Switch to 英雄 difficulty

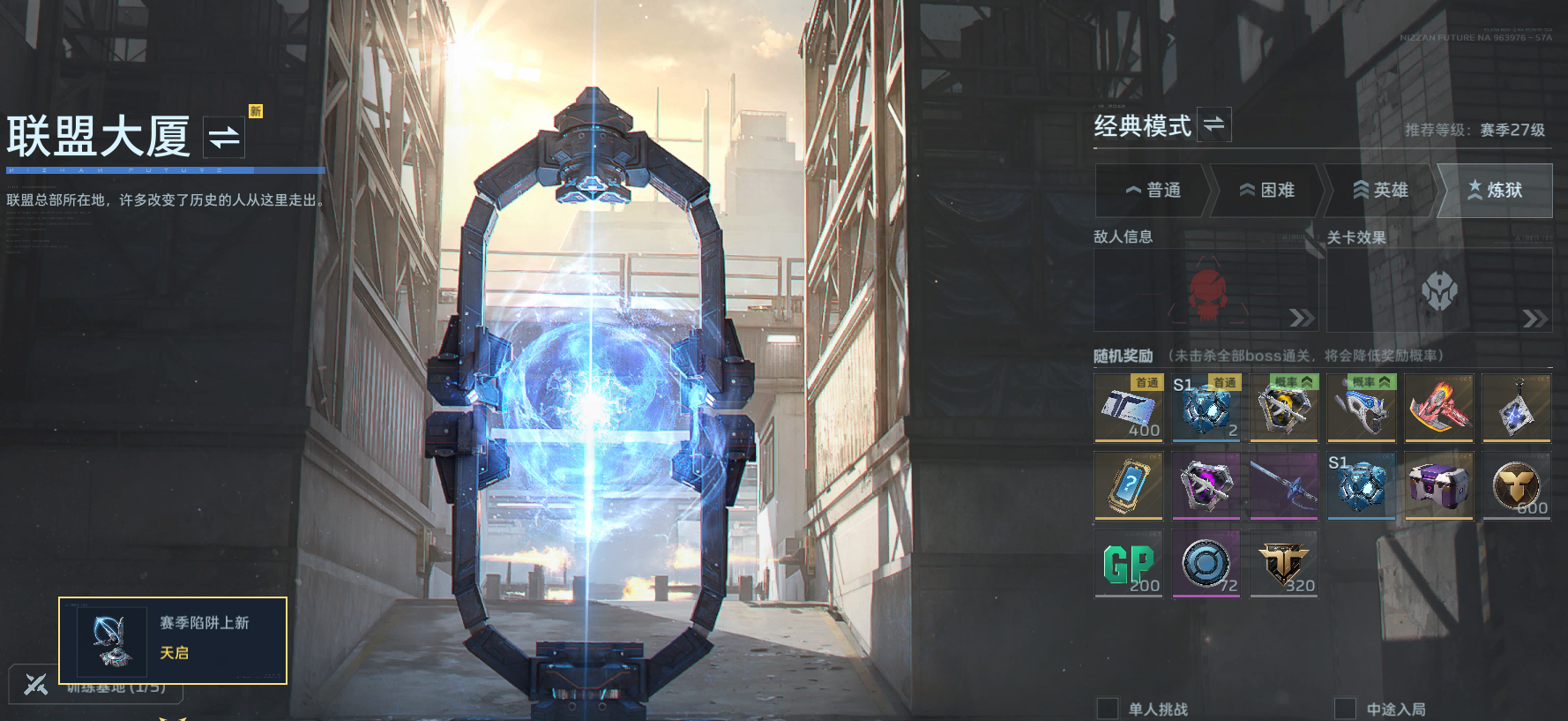pyautogui.click(x=1380, y=190)
